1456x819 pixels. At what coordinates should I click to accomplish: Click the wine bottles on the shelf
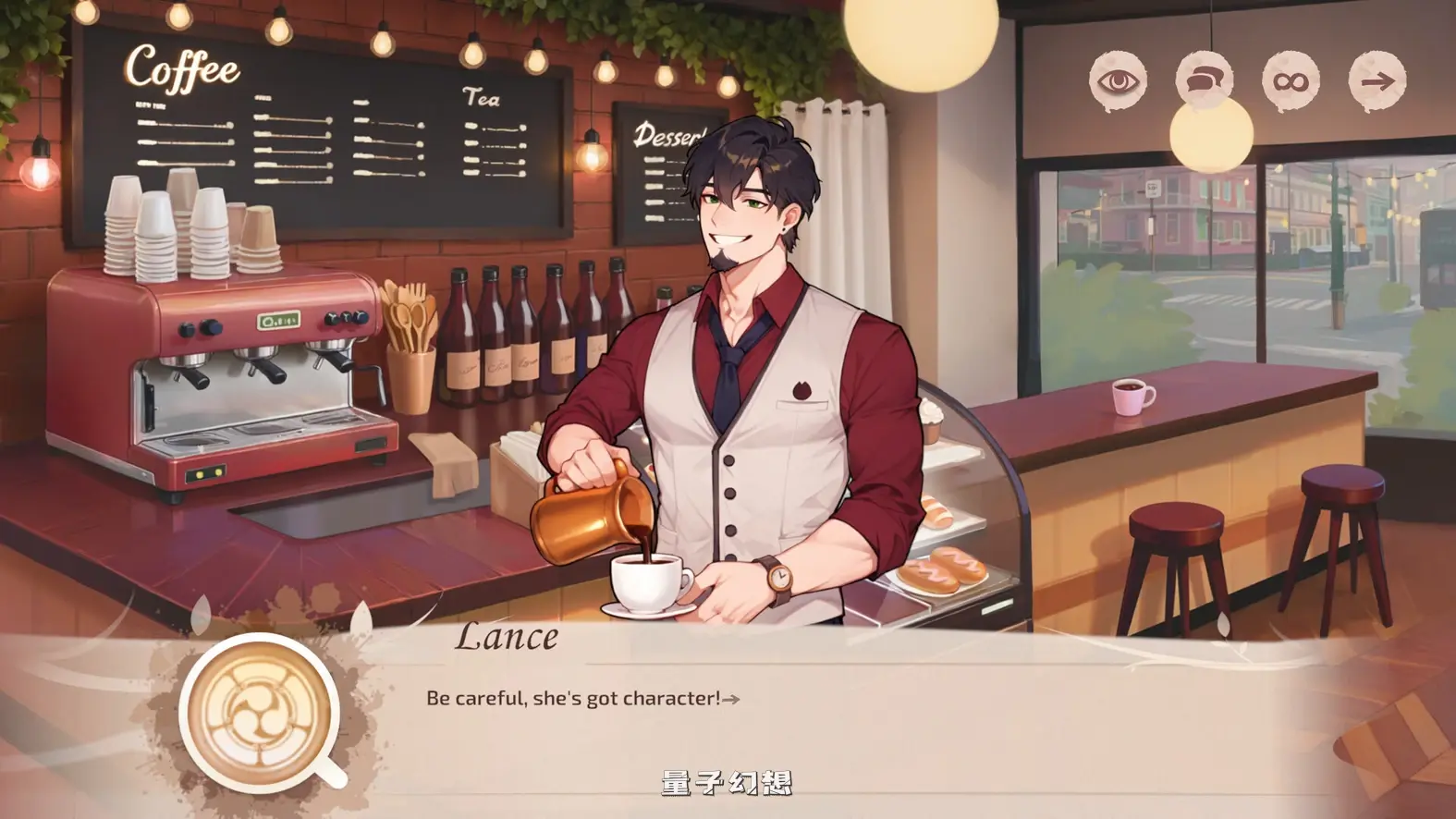pyautogui.click(x=527, y=342)
